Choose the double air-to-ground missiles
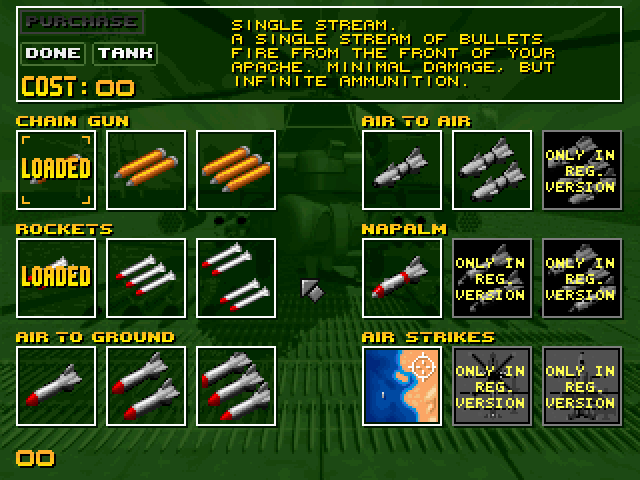 [x=146, y=386]
